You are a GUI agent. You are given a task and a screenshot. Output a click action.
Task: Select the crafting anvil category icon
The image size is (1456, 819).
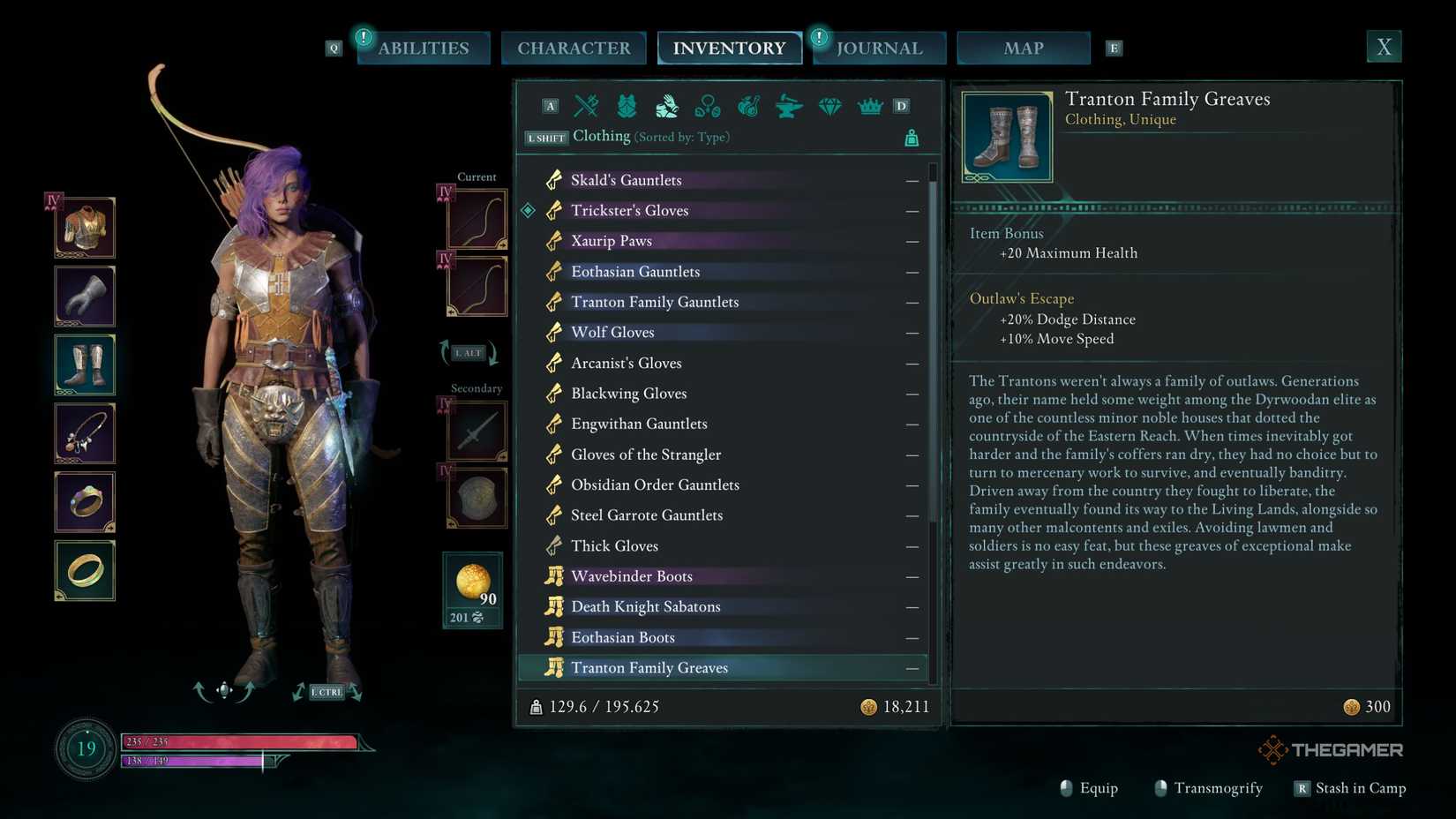[x=788, y=106]
